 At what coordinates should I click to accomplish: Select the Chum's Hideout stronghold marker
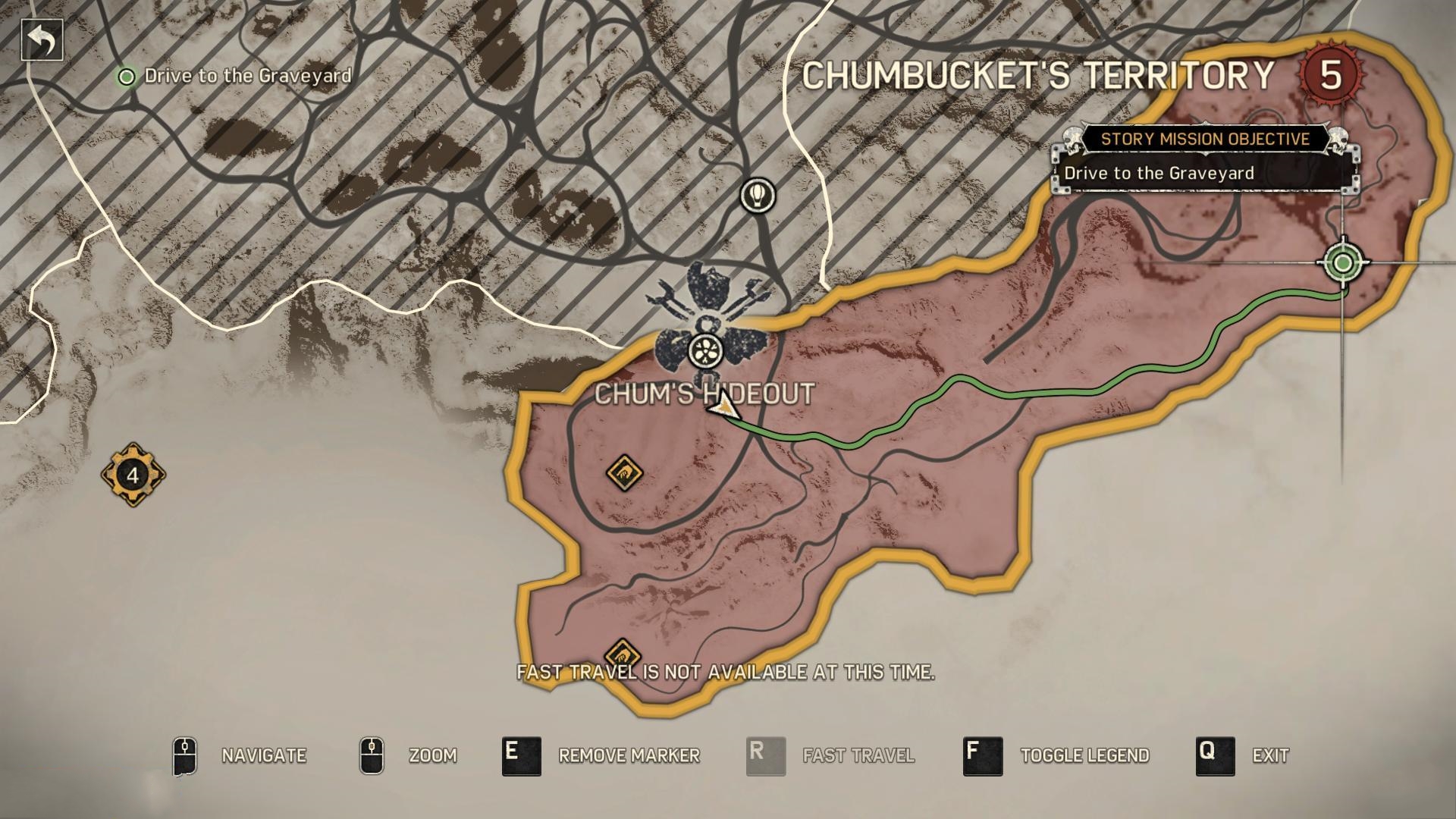pos(706,350)
